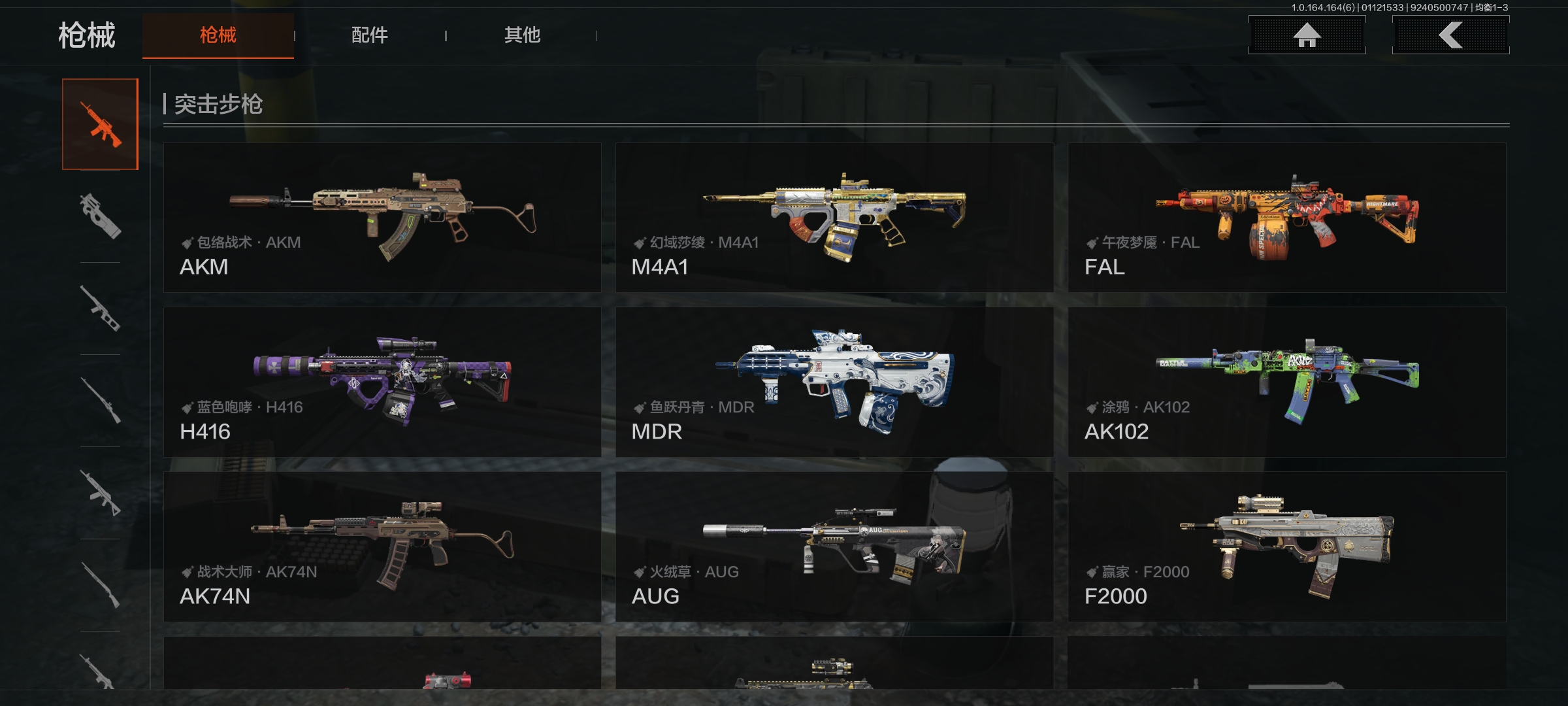
Task: Pick the 午夜梦魇 FAL card
Action: point(1286,218)
